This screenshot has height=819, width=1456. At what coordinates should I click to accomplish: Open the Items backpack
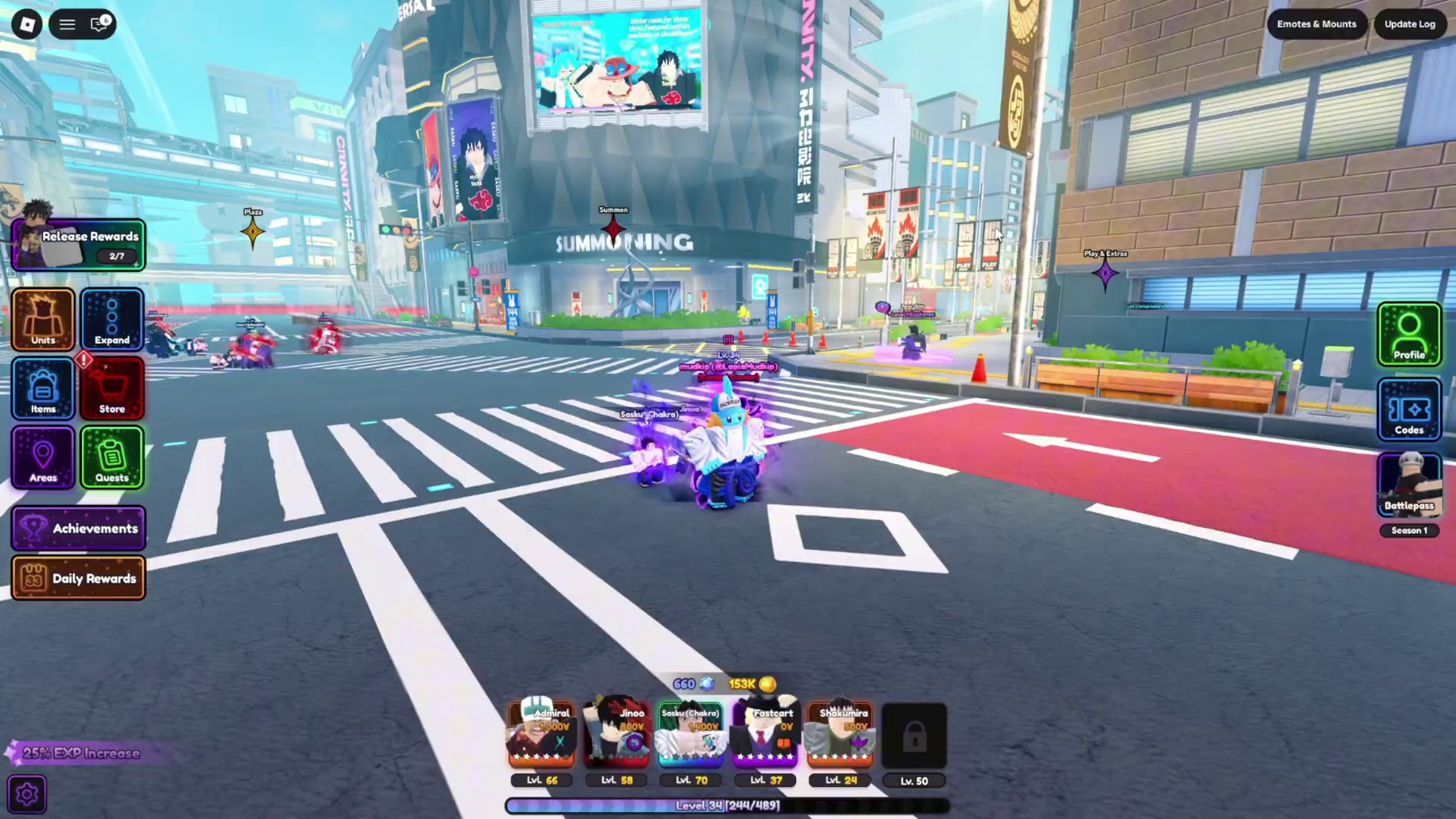click(42, 389)
